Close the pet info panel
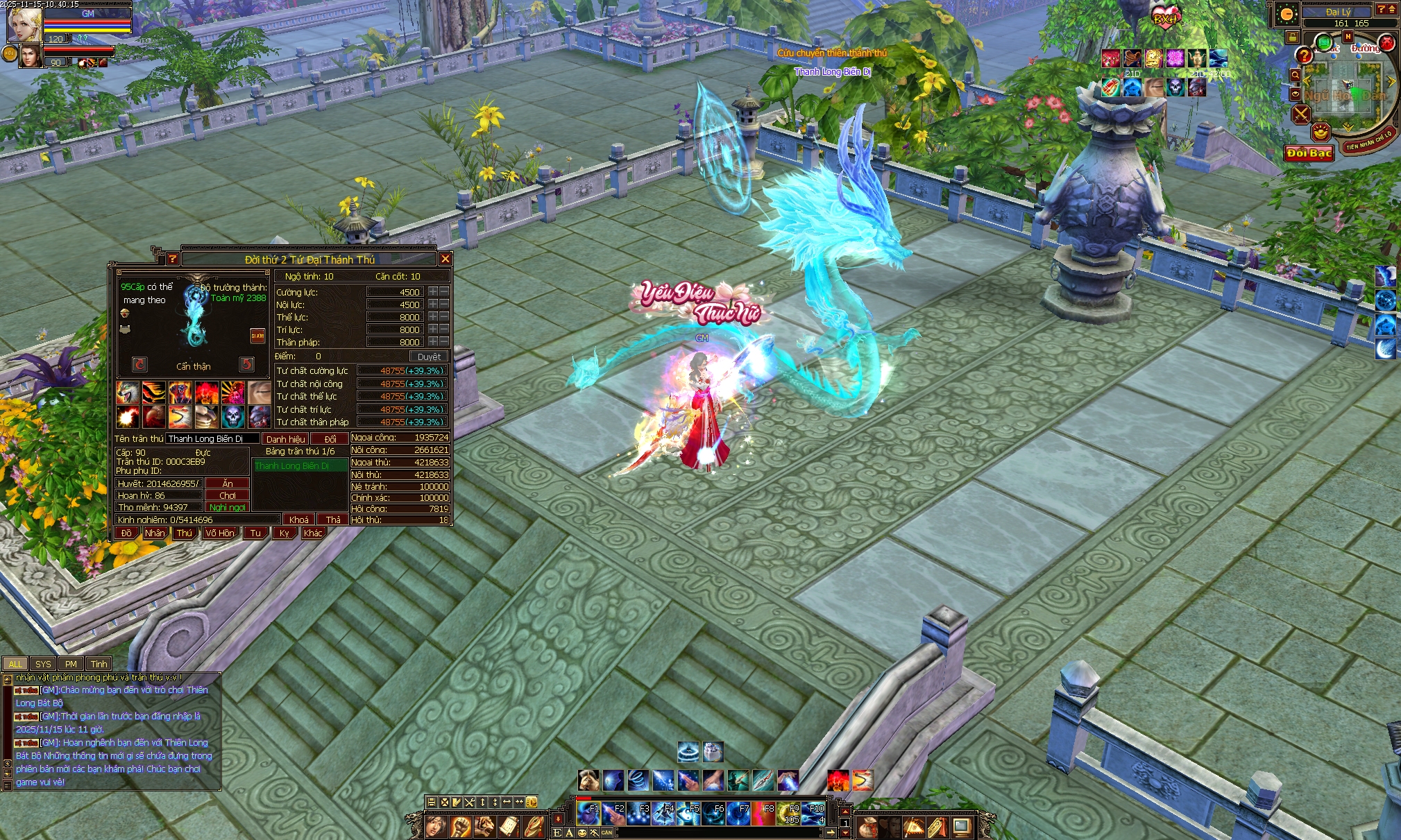Image resolution: width=1401 pixels, height=840 pixels. (445, 259)
